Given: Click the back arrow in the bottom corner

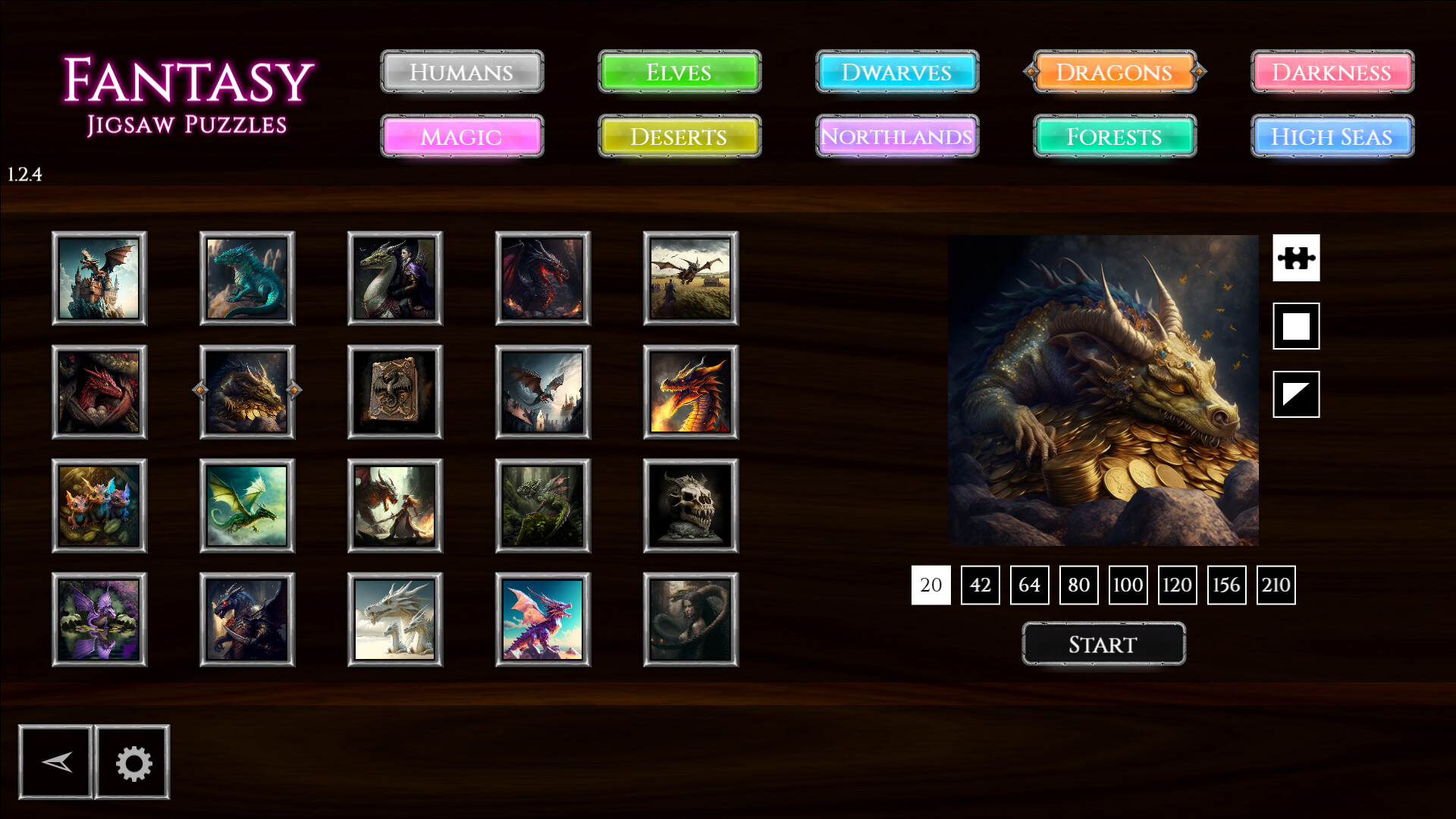Looking at the screenshot, I should tap(56, 762).
